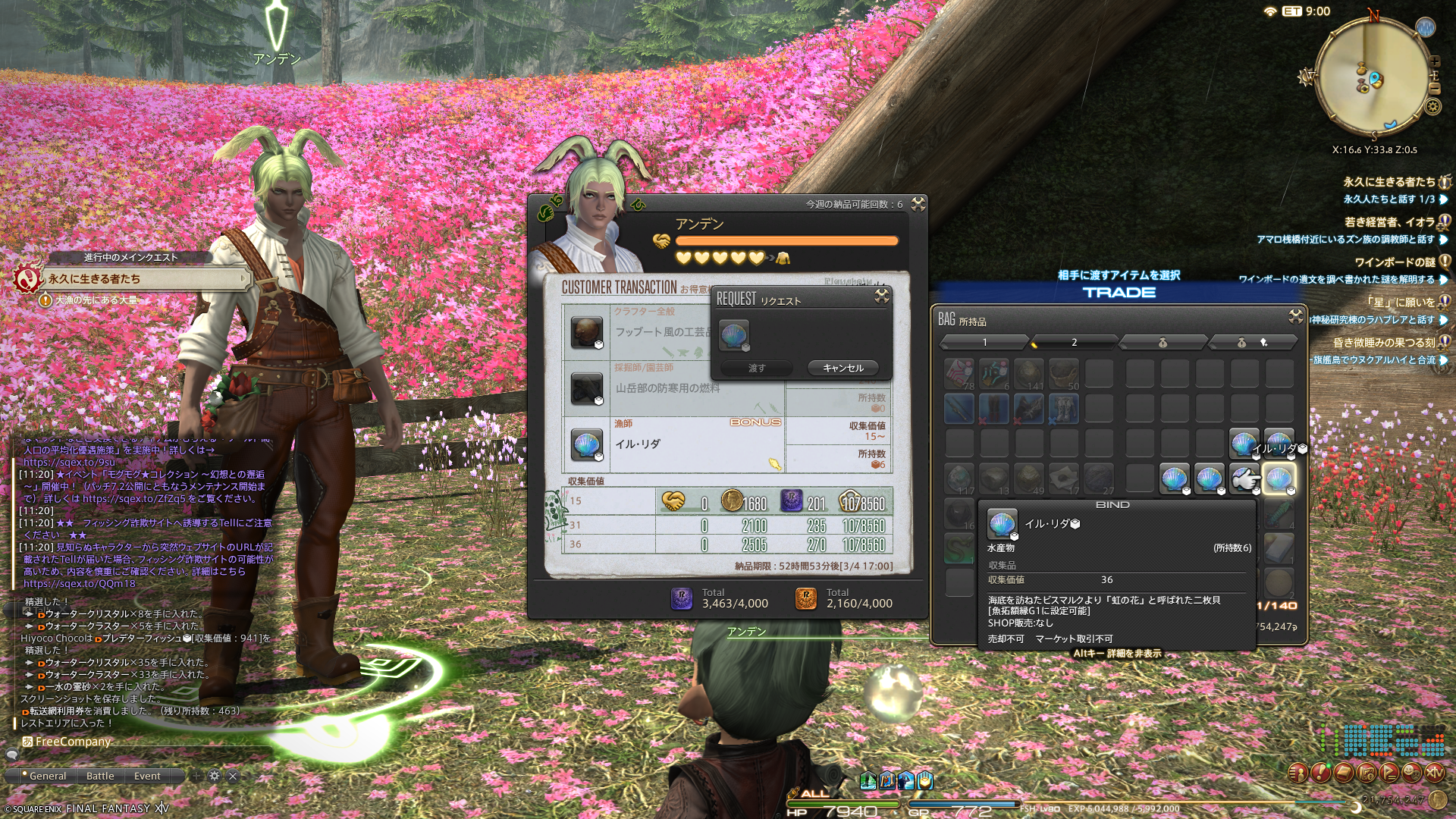Open the Event chat tab

pos(147,776)
